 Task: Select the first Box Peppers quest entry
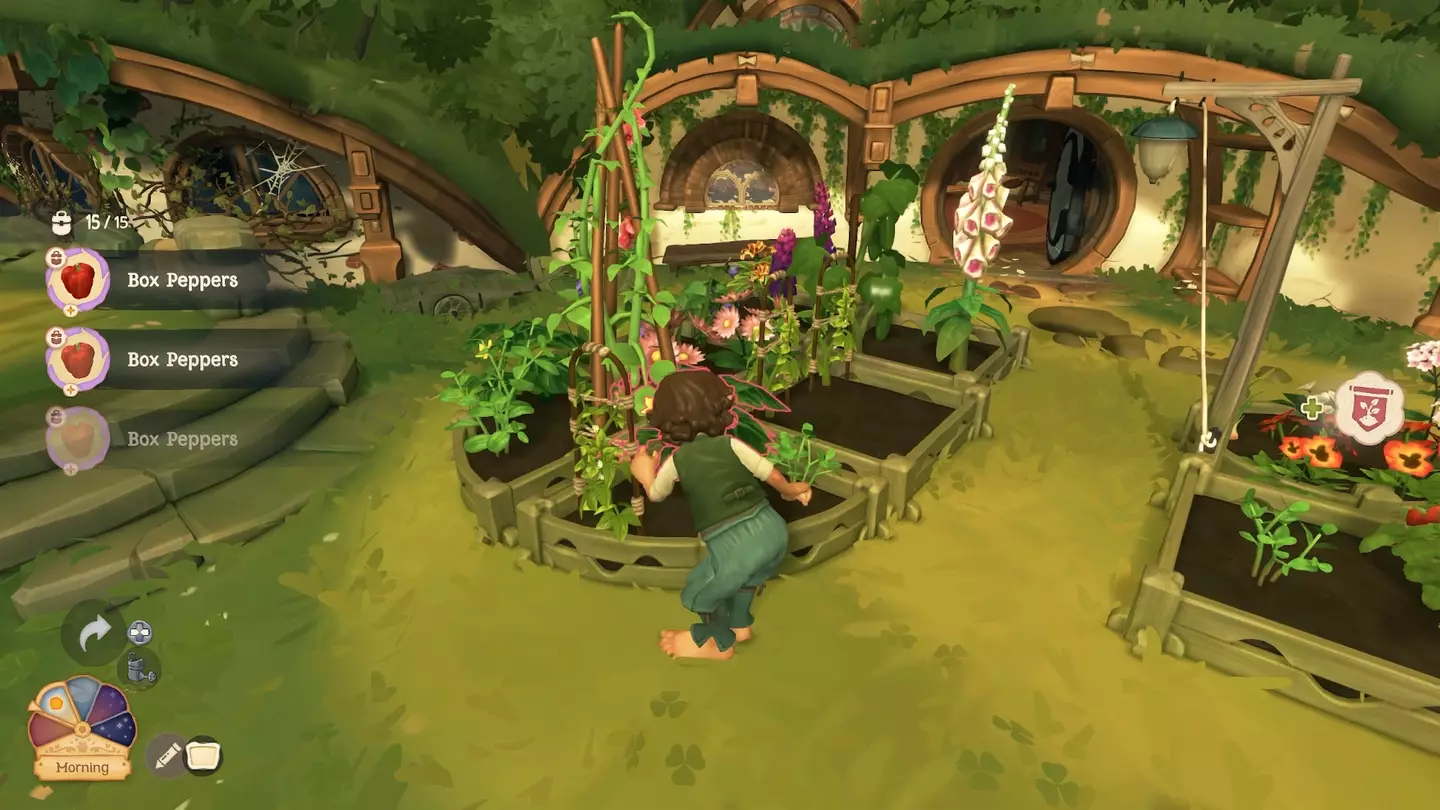point(182,280)
